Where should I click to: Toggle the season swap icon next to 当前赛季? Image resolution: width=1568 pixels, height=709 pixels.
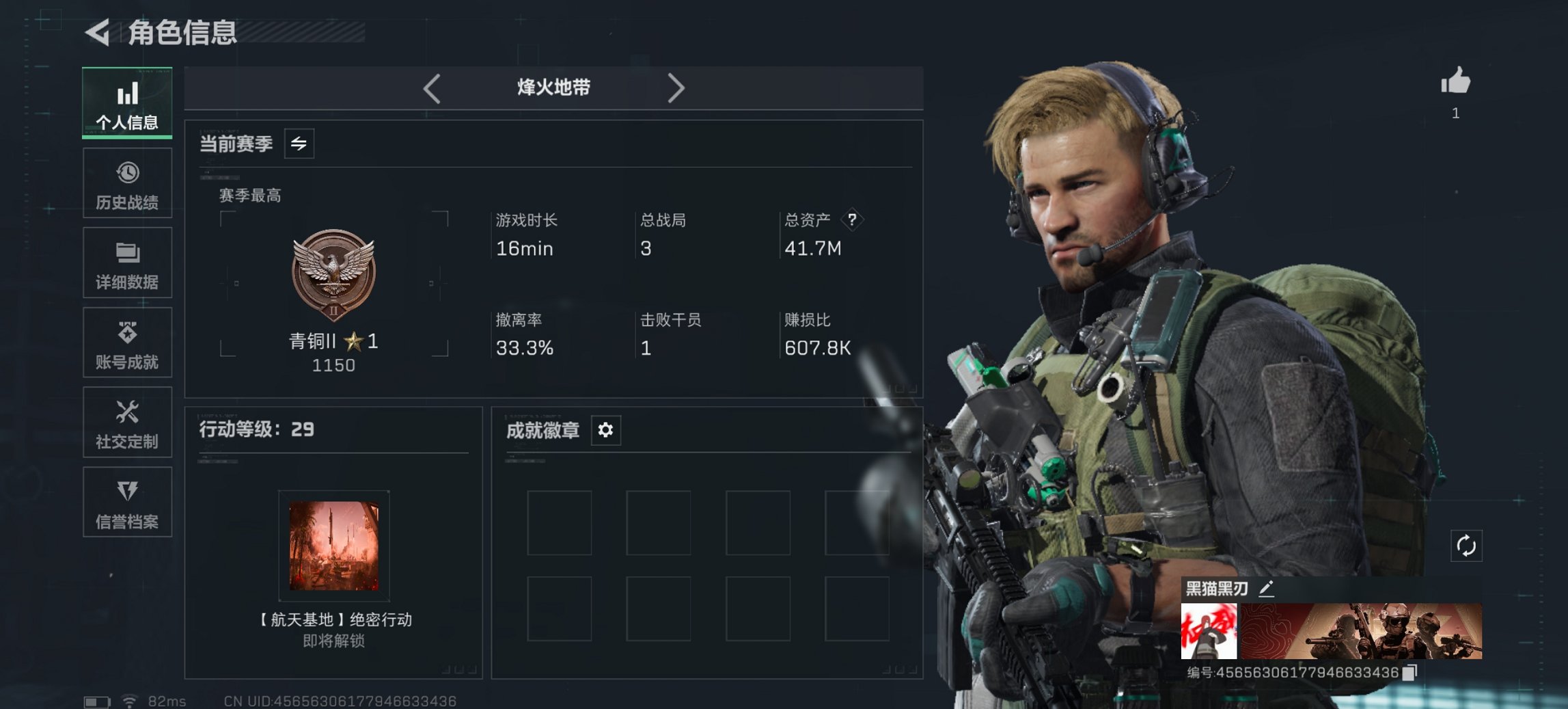299,144
